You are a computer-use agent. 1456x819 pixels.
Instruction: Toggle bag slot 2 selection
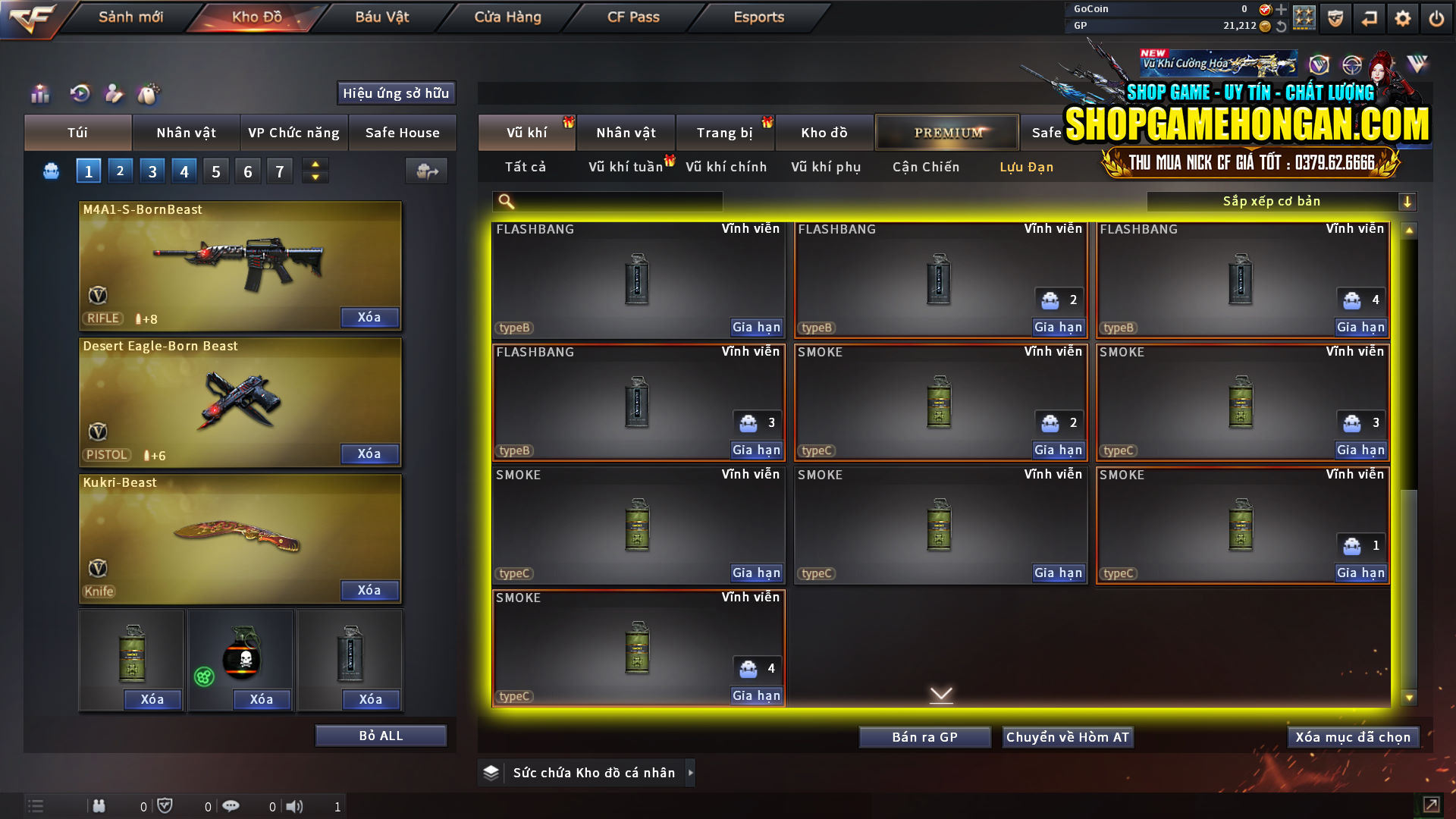coord(120,171)
